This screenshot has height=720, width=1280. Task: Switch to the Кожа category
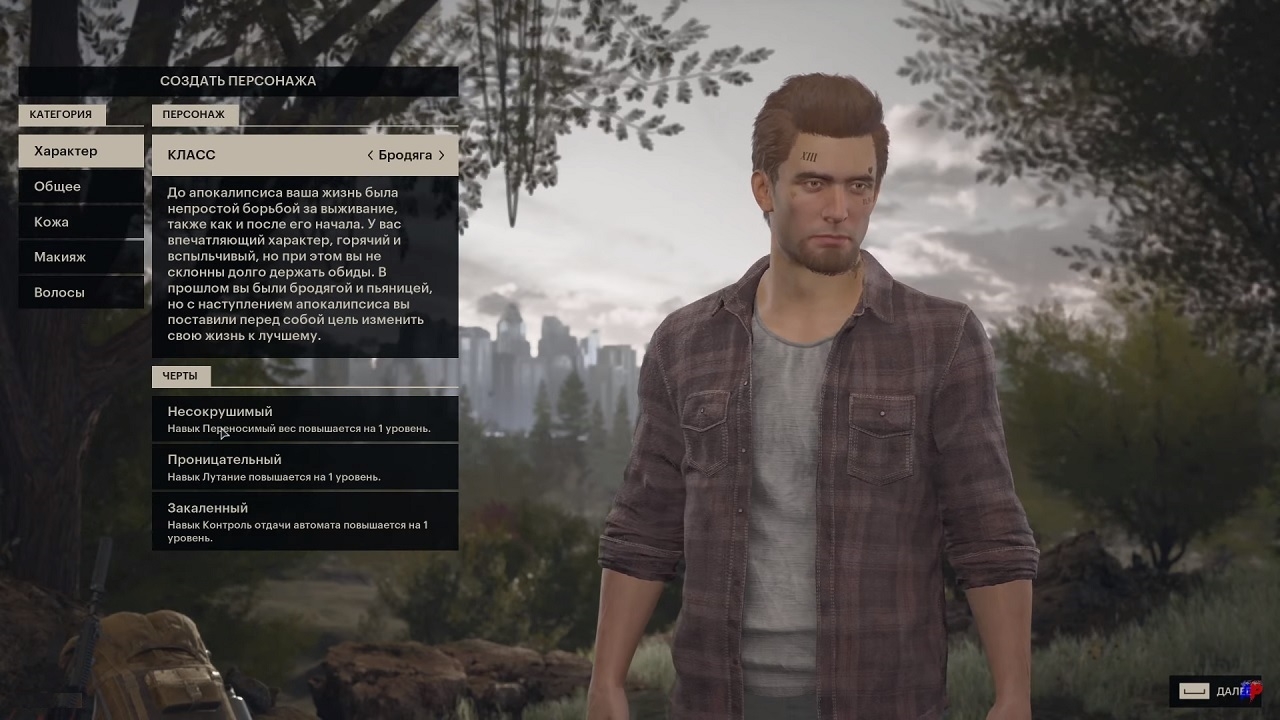pyautogui.click(x=81, y=222)
